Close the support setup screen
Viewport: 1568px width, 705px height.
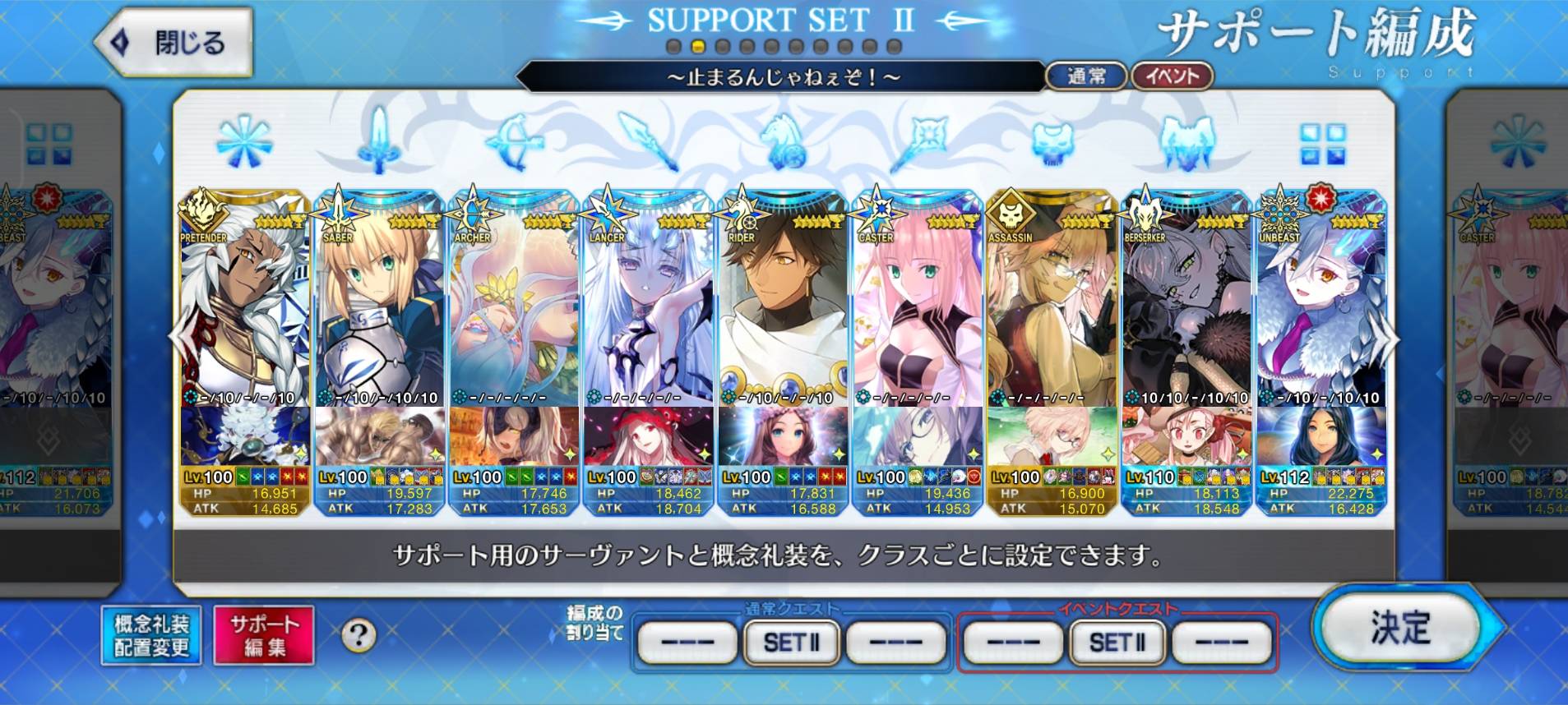pyautogui.click(x=173, y=42)
